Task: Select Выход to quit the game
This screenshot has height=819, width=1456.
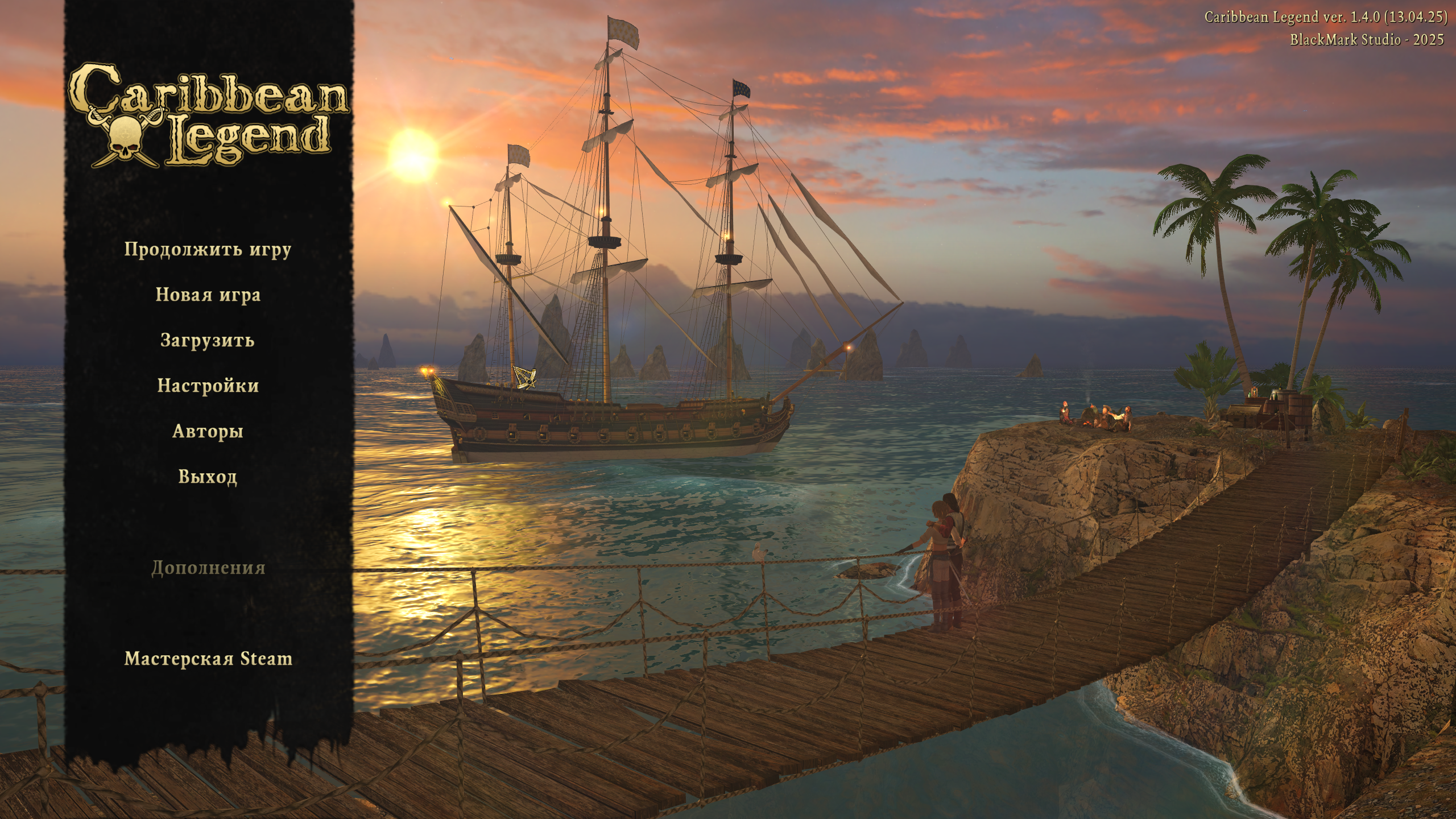Action: (208, 477)
